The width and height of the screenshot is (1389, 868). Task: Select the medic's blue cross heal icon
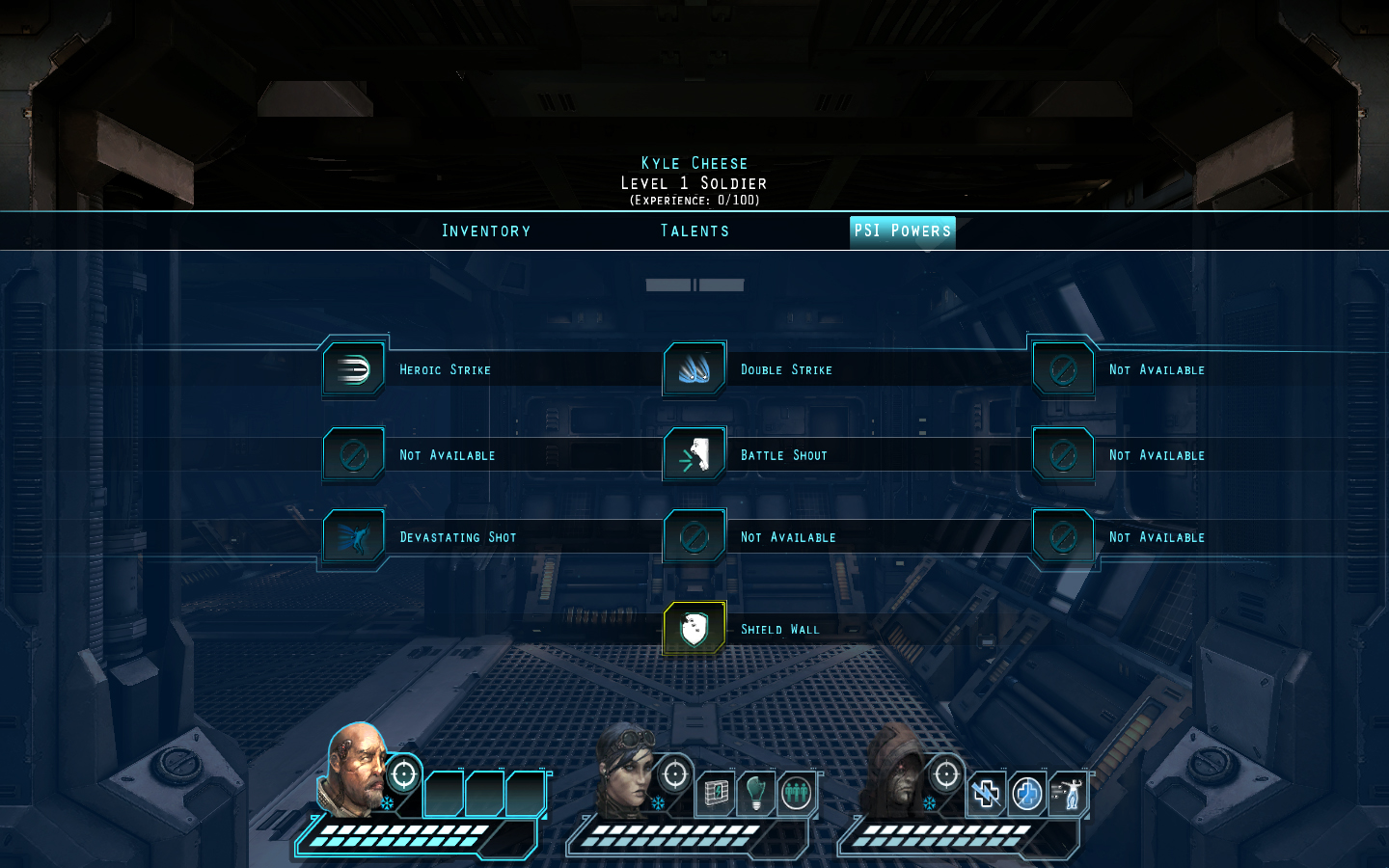(x=1025, y=793)
